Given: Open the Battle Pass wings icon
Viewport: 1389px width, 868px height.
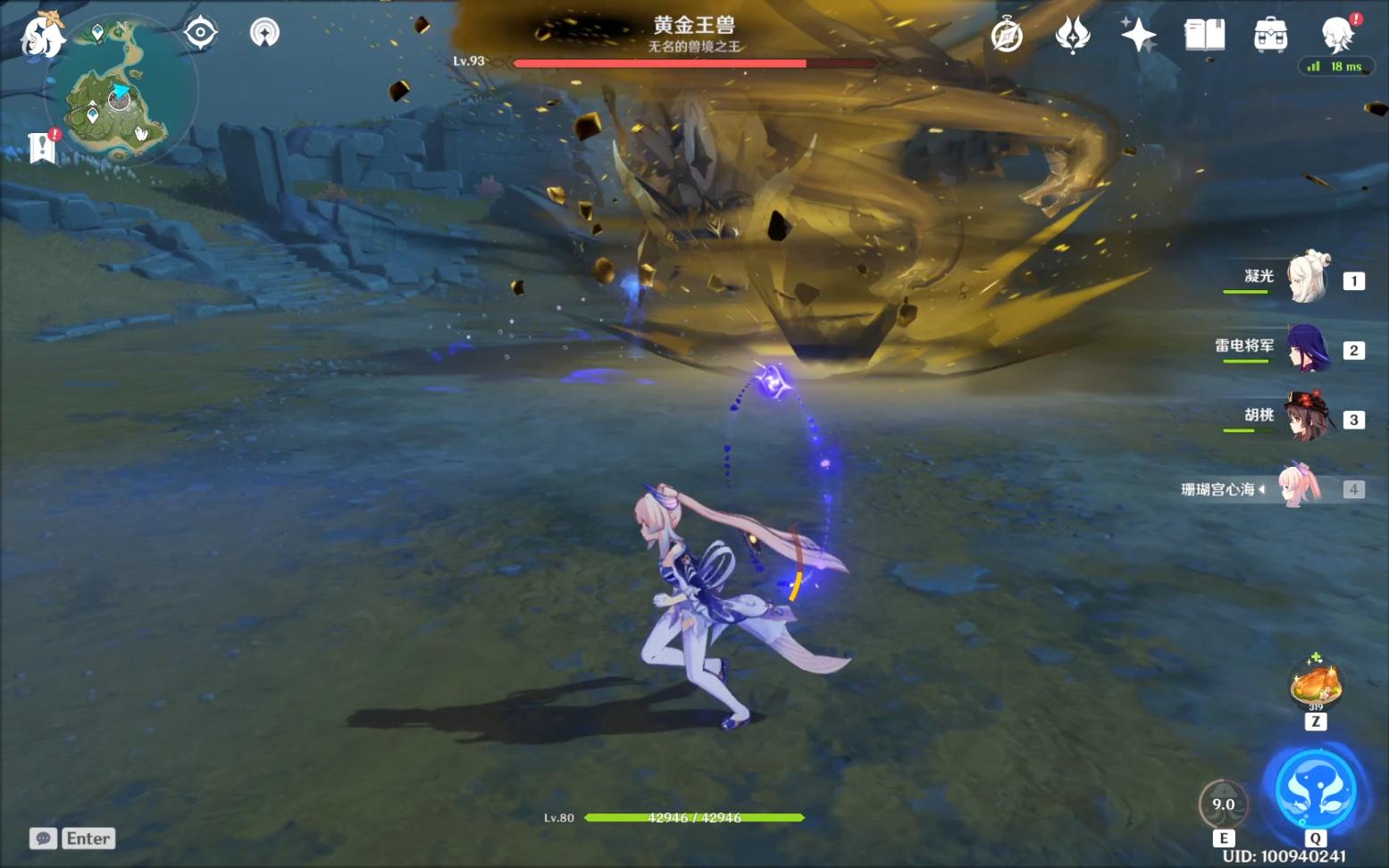Looking at the screenshot, I should tap(1072, 34).
